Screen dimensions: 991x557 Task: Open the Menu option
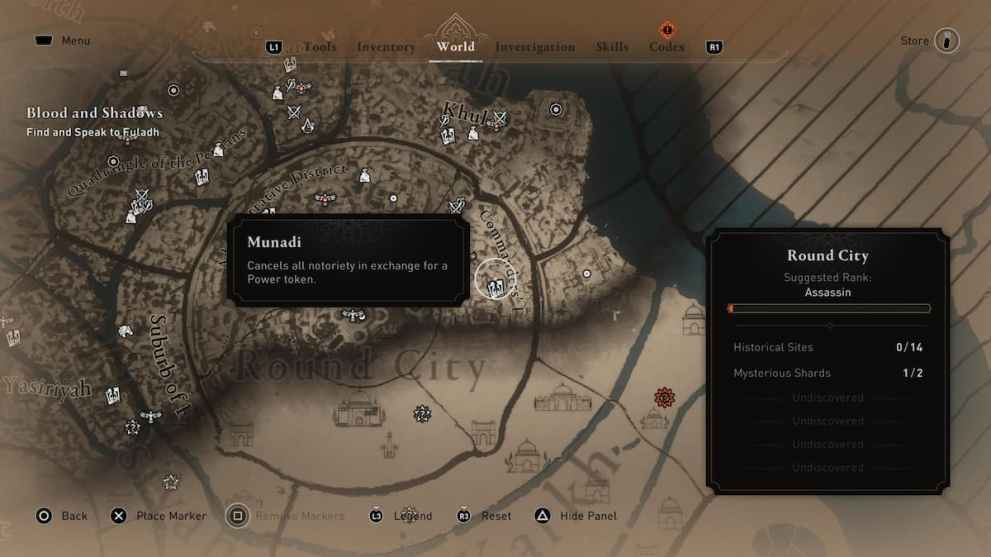[62, 41]
